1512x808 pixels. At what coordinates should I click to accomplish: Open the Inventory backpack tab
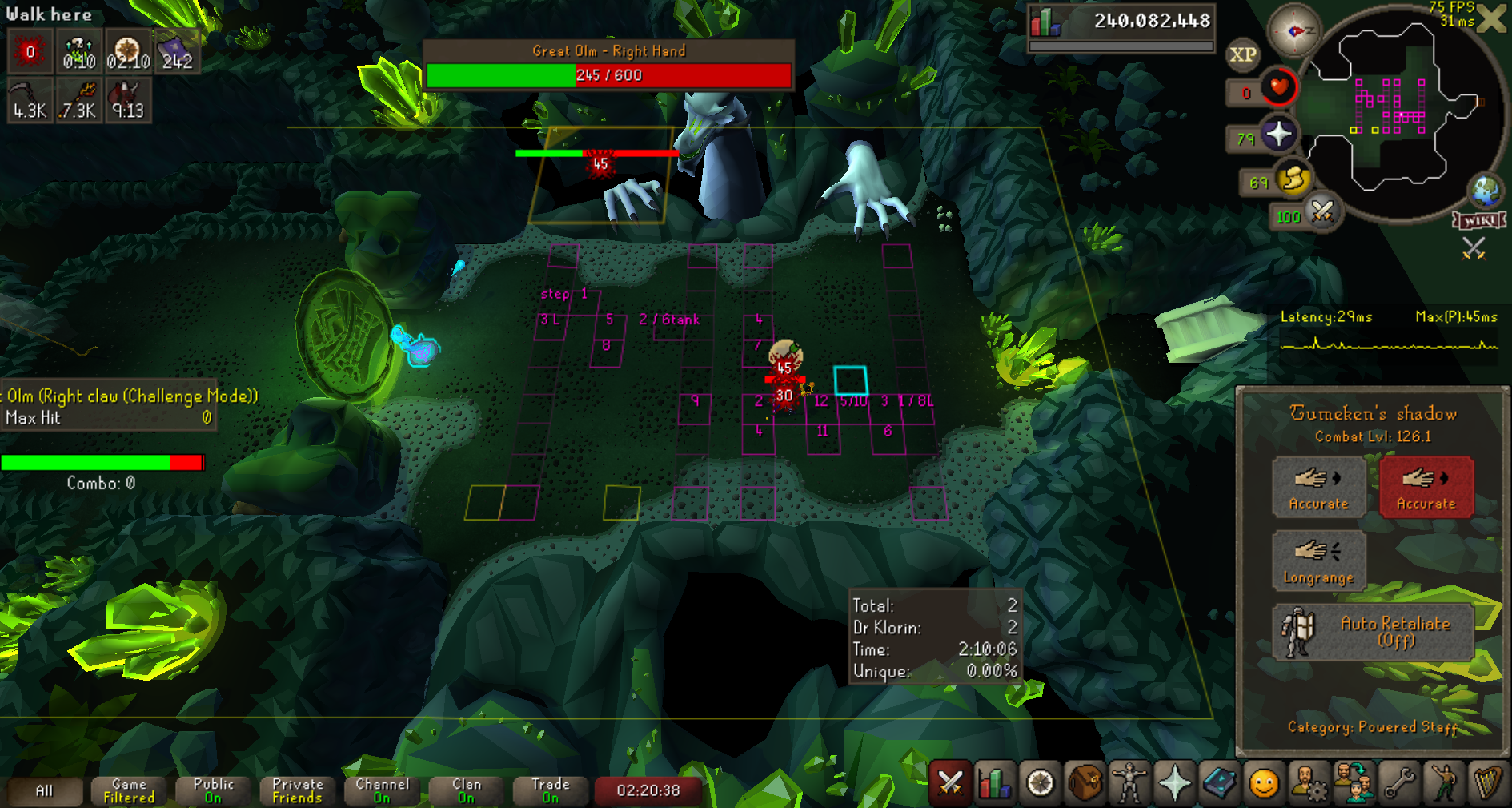pyautogui.click(x=1085, y=782)
